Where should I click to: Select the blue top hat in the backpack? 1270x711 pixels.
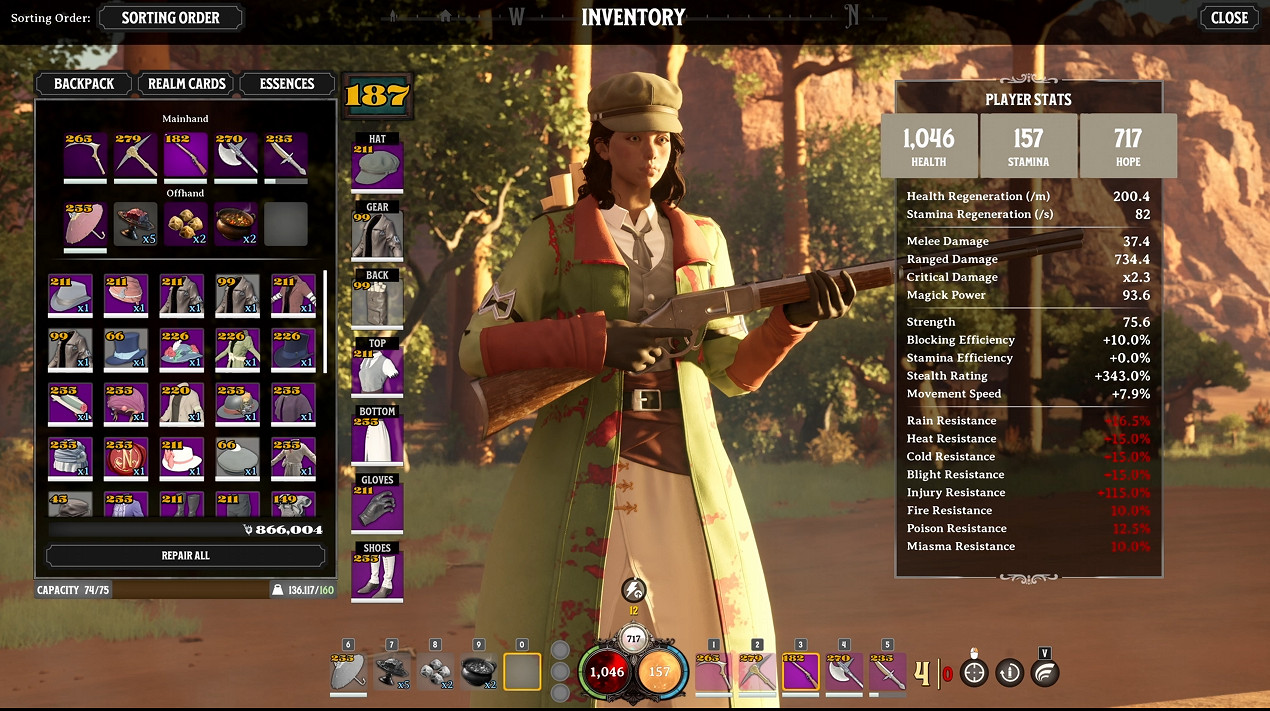click(125, 350)
